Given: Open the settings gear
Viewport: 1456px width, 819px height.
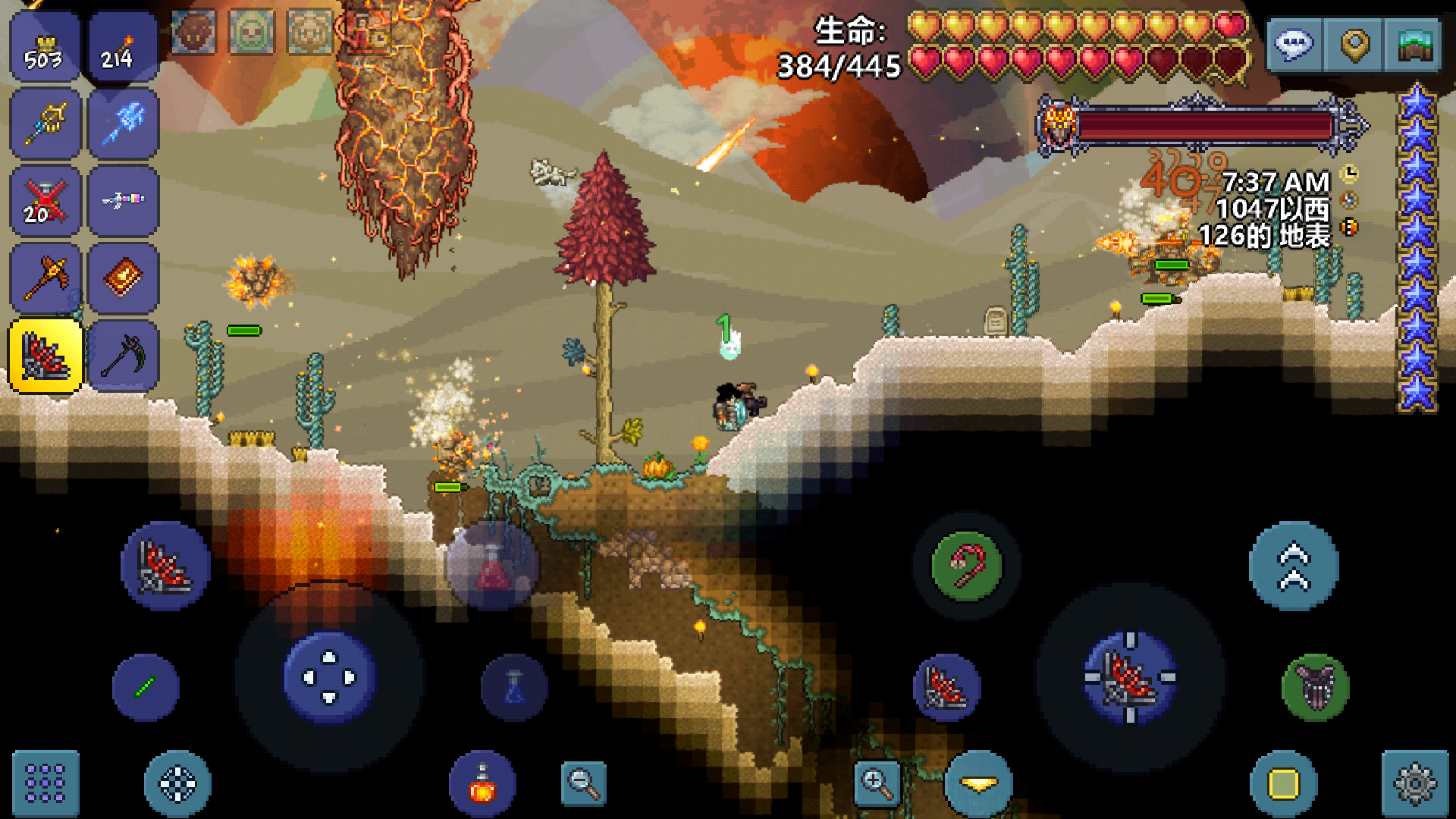Looking at the screenshot, I should point(1415,783).
